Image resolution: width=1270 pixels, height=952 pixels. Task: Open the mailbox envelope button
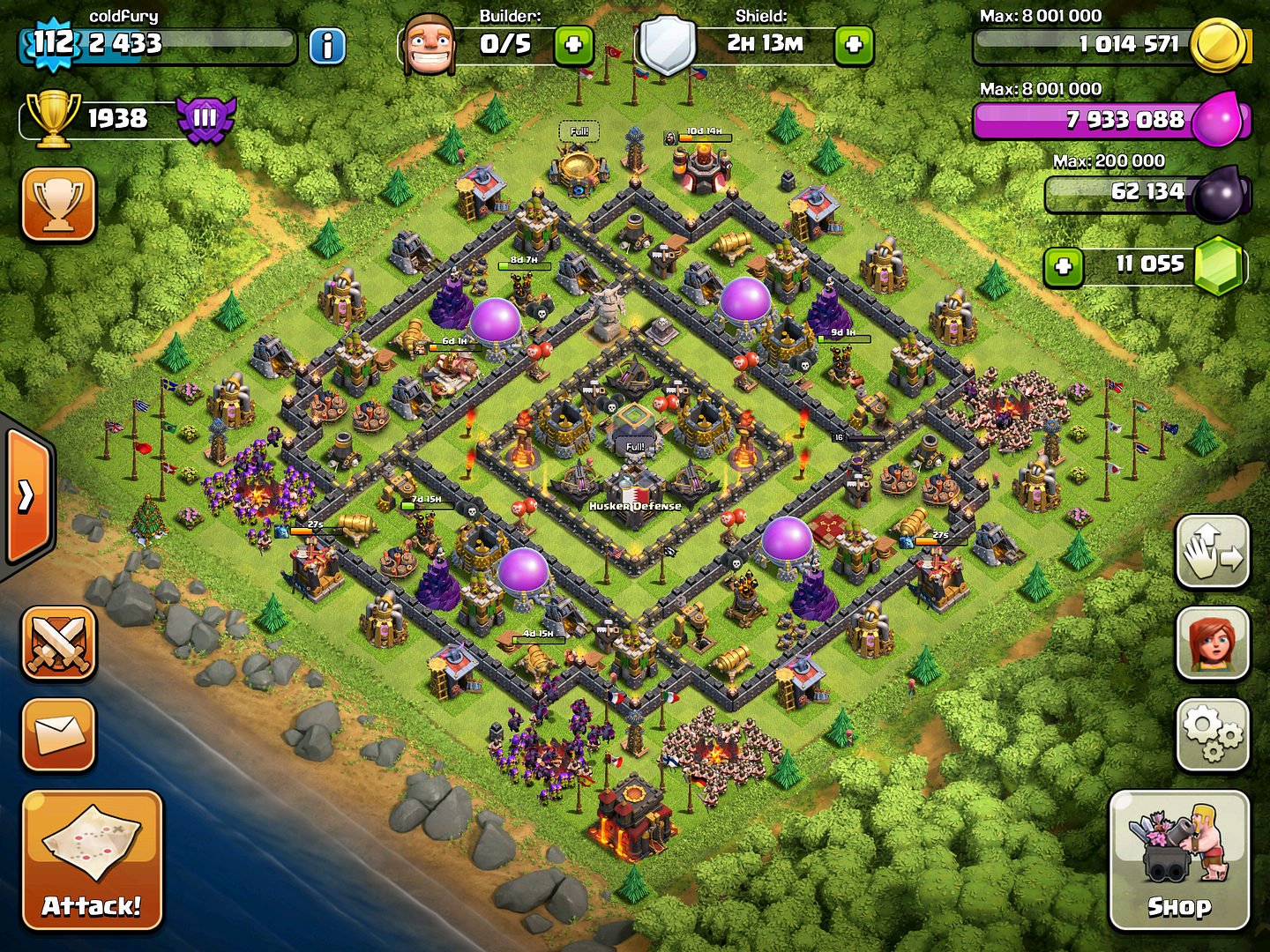(x=59, y=734)
